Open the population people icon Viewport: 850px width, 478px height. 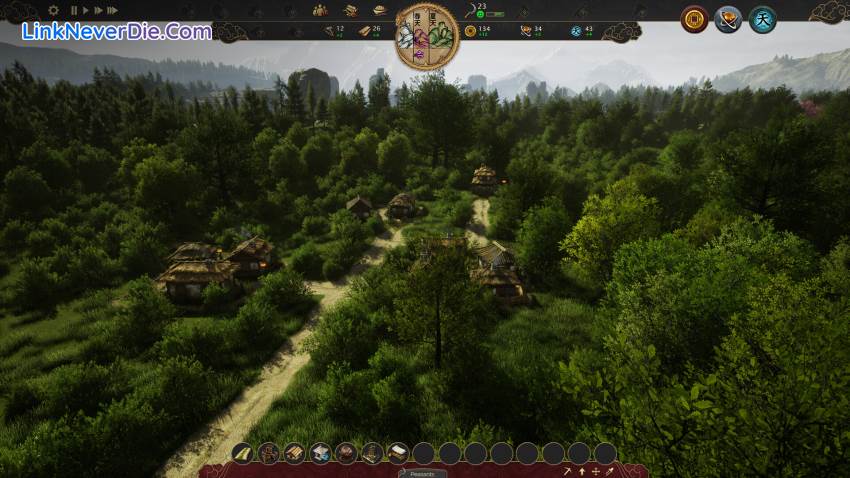(x=320, y=10)
